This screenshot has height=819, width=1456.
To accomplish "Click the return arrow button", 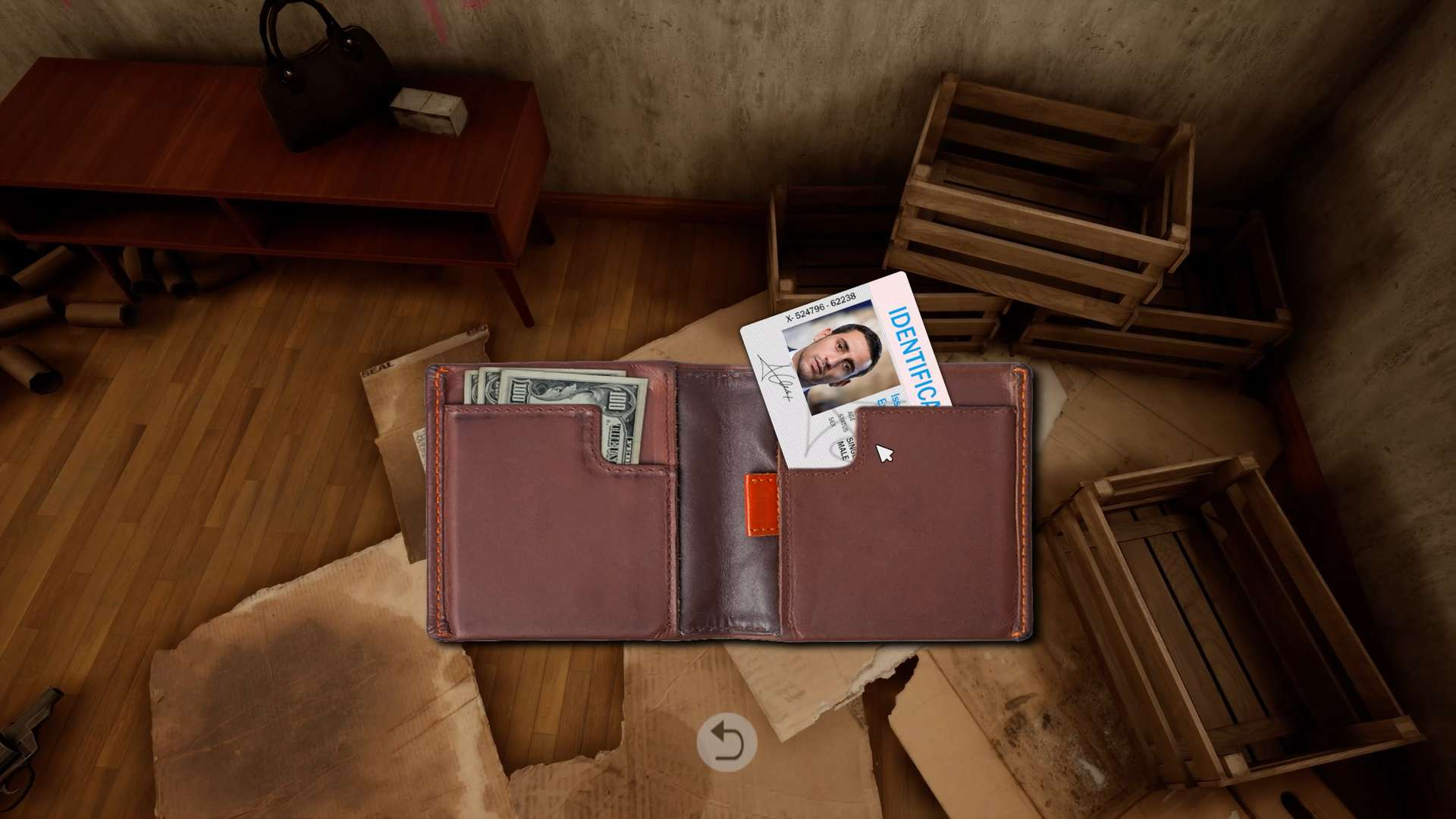I will coord(727,742).
